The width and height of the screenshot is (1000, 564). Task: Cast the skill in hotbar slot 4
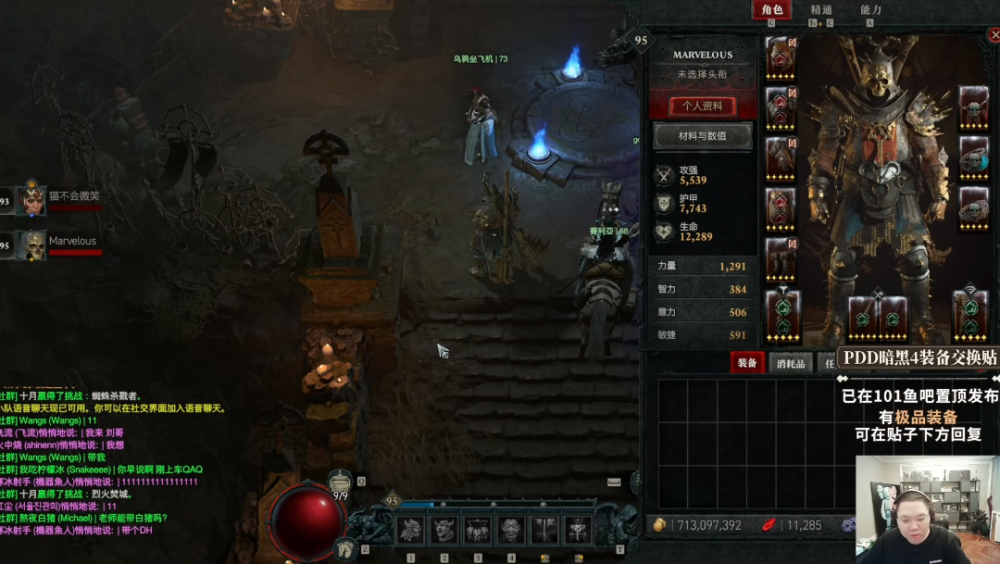[510, 530]
